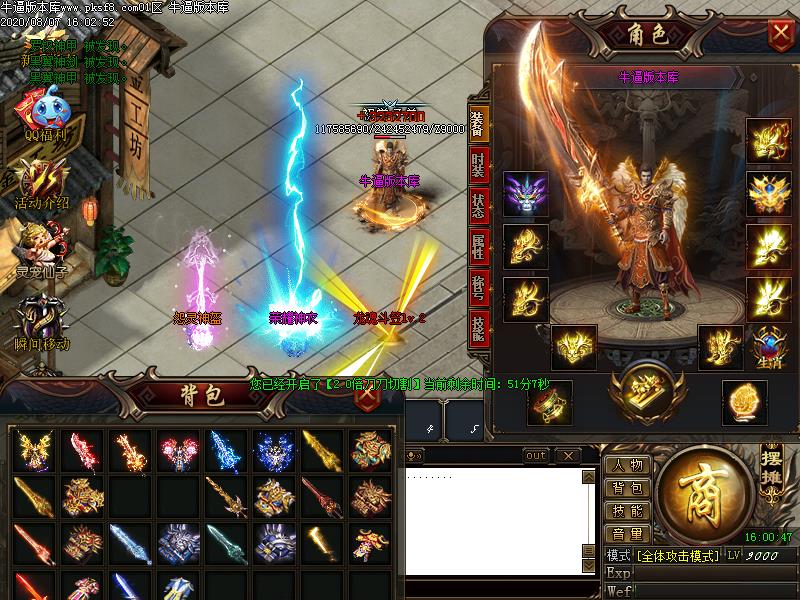This screenshot has height=600, width=800.
Task: Activate 瞬间移动 instant teleport
Action: [x=41, y=320]
